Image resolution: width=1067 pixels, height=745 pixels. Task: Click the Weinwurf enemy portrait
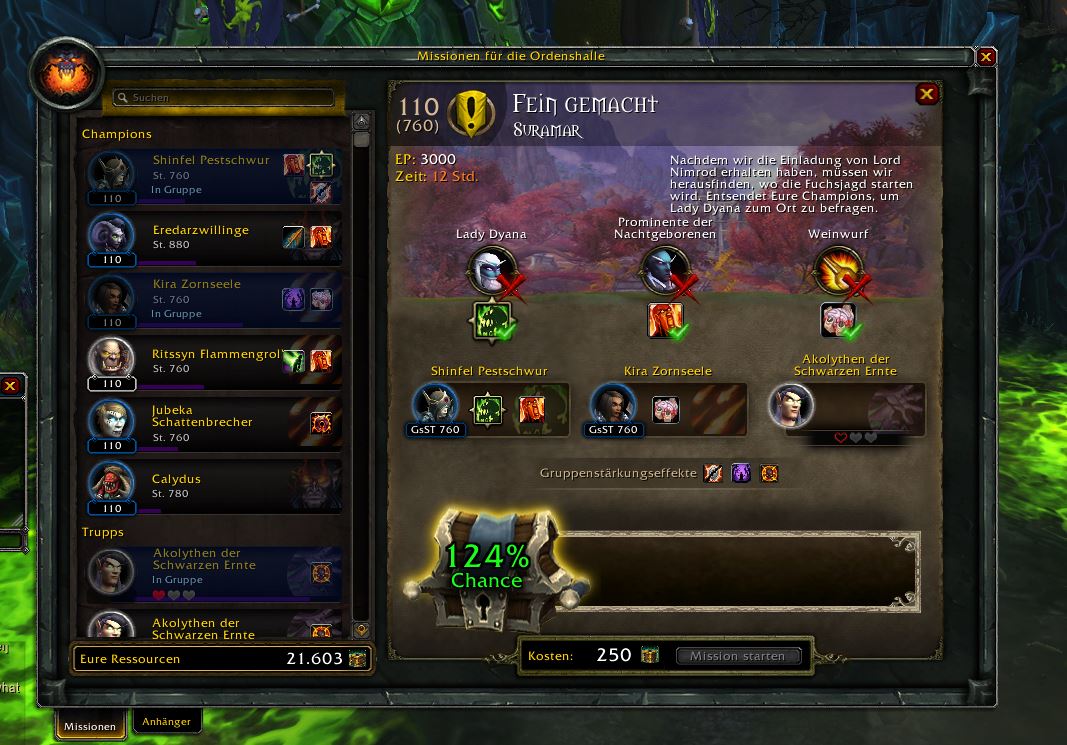pos(839,269)
